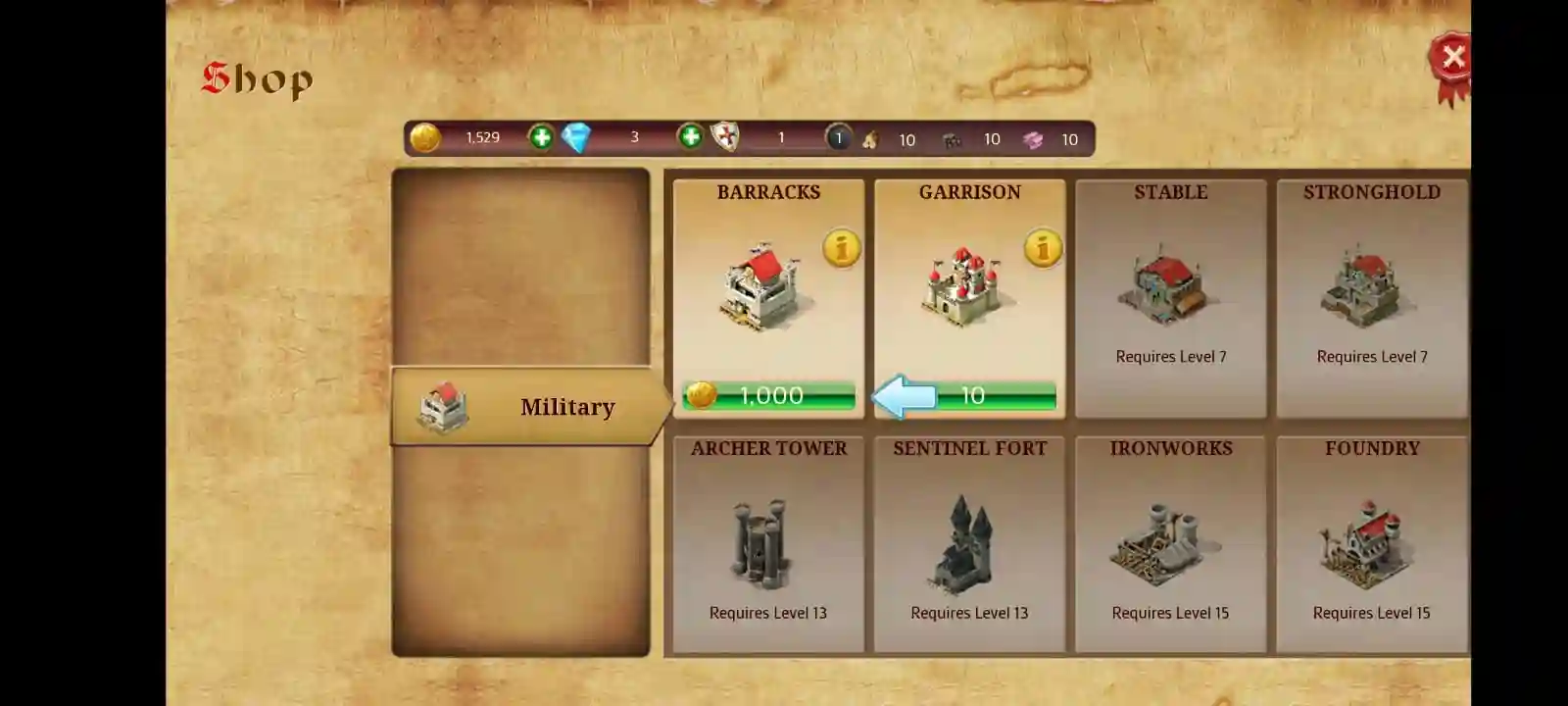Click the crusader shield resource icon
This screenshot has width=1568, height=706.
tap(723, 138)
